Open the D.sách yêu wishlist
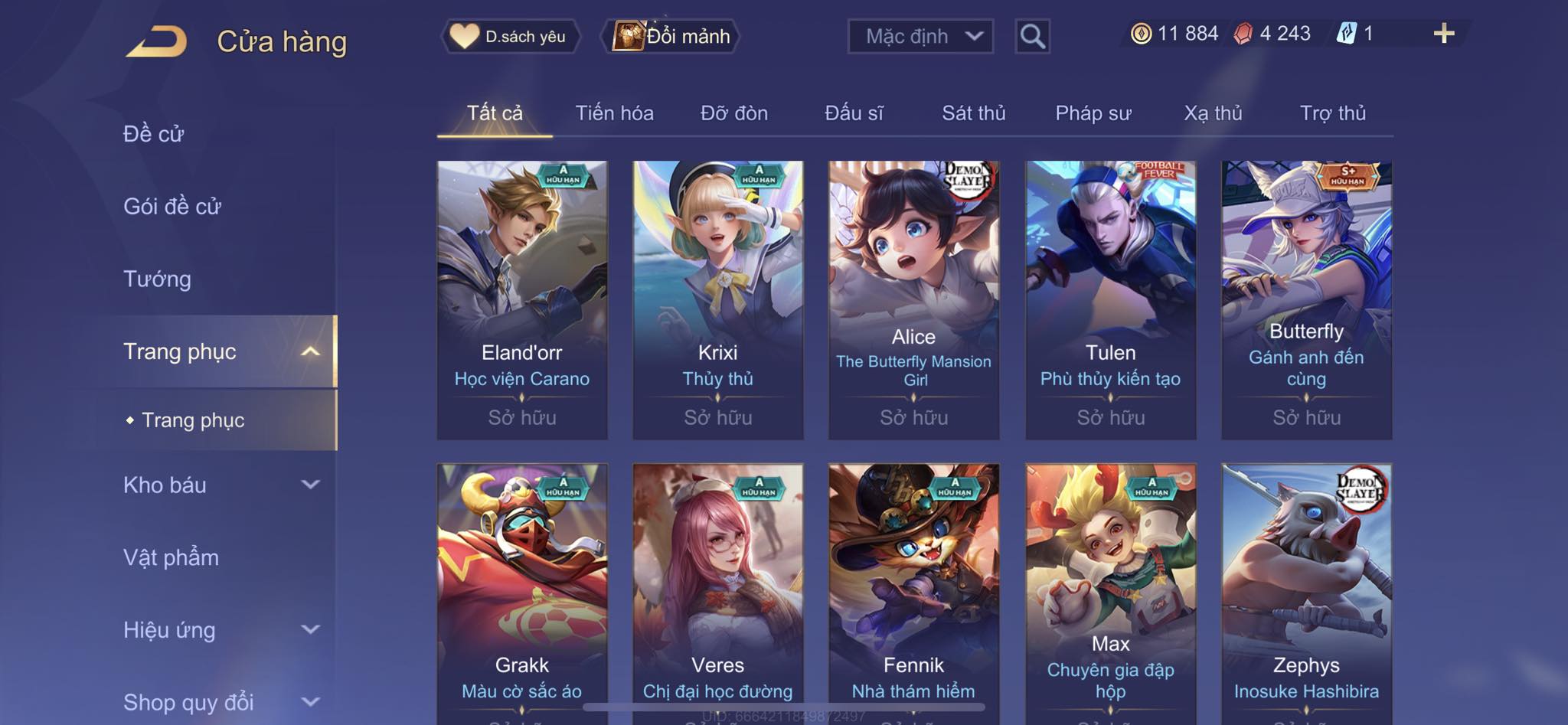1568x725 pixels. click(x=510, y=36)
